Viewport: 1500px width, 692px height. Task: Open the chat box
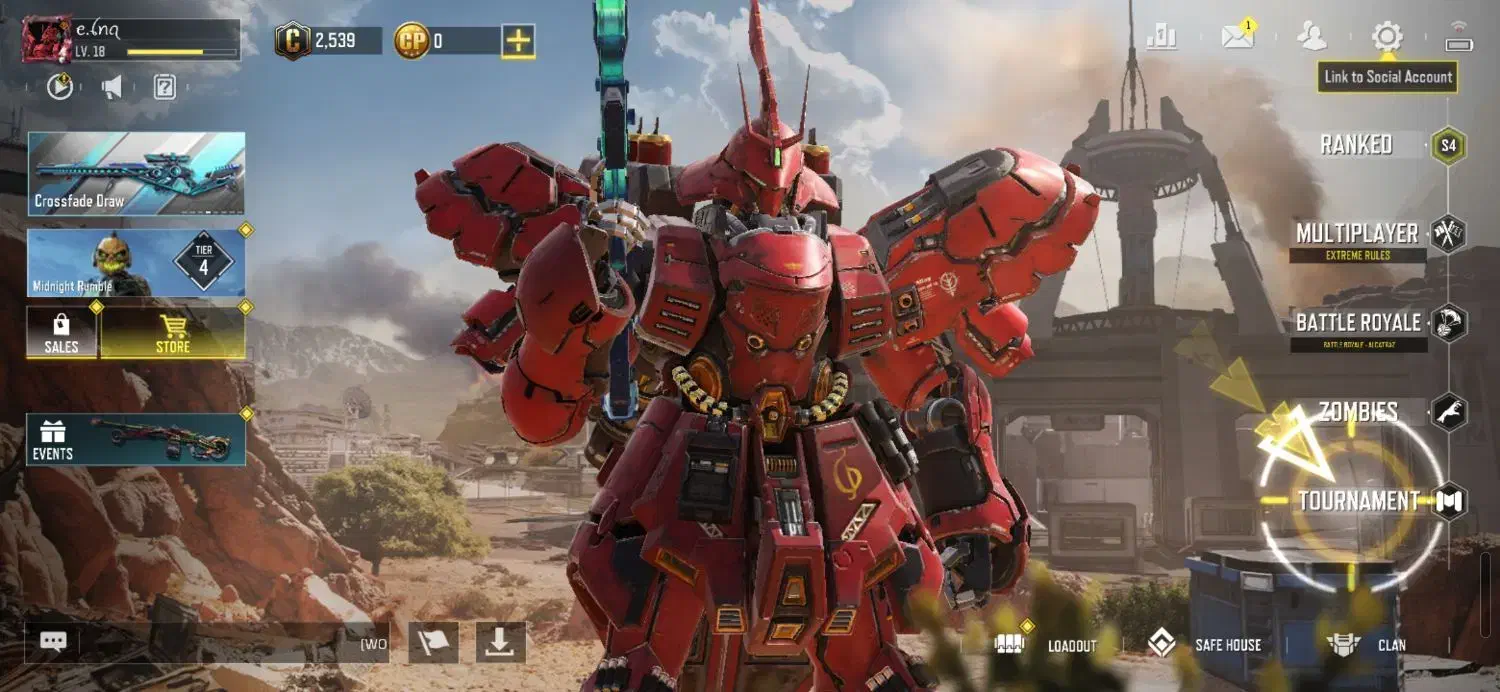[x=54, y=642]
